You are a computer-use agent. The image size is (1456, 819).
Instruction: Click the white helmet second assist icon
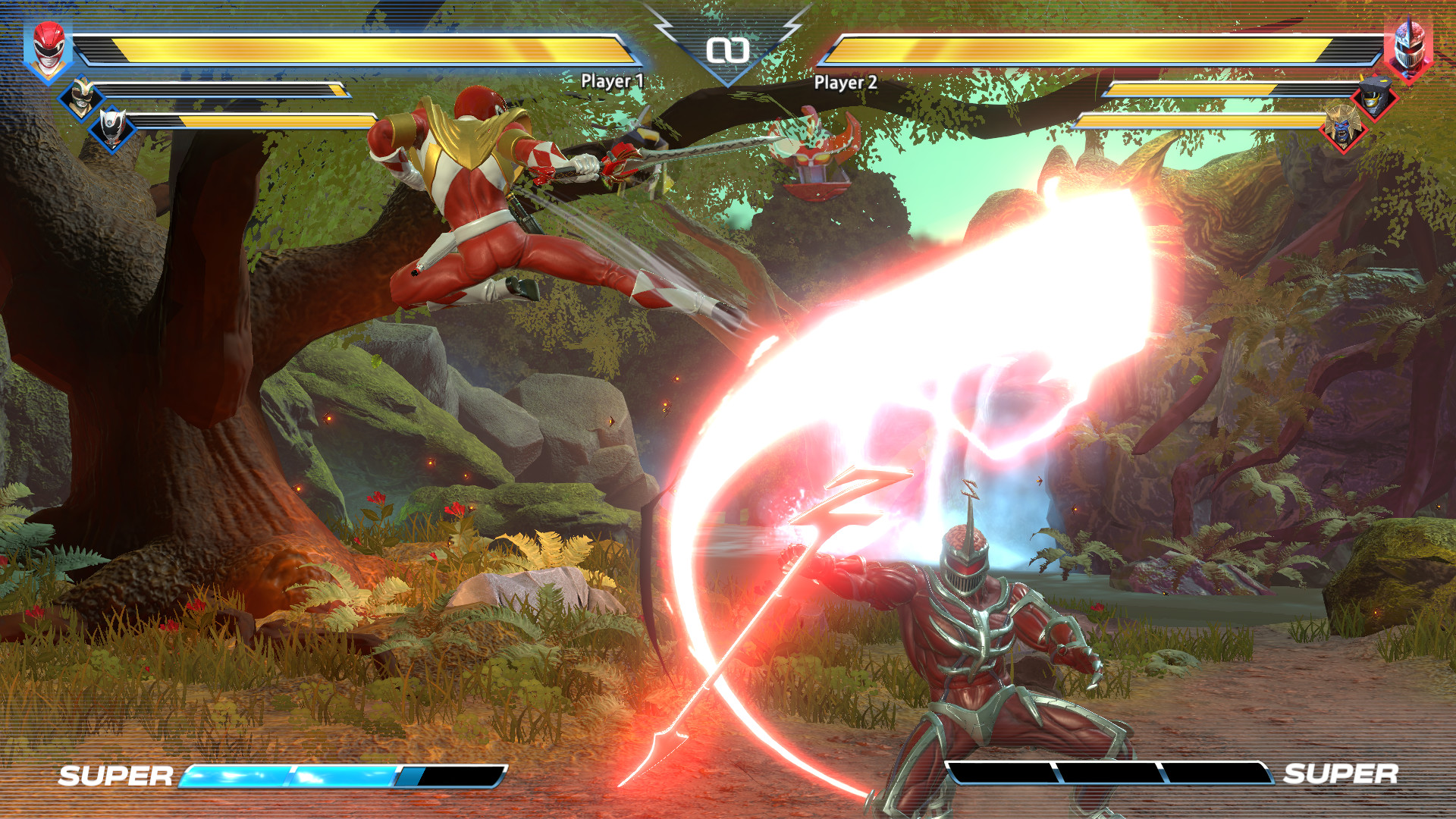click(x=111, y=125)
